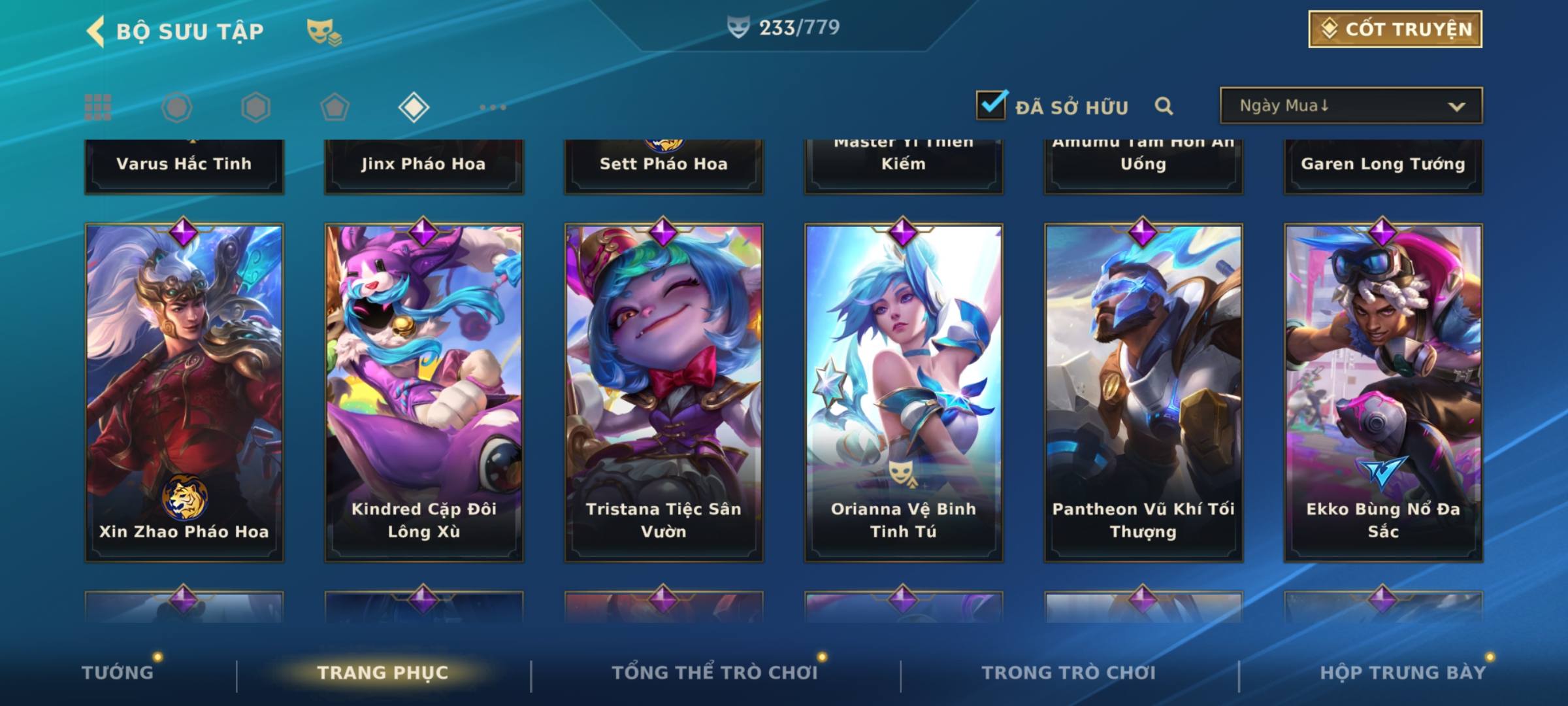Expand the Ngày Mua sort dropdown
Image resolution: width=1568 pixels, height=706 pixels.
click(1350, 106)
